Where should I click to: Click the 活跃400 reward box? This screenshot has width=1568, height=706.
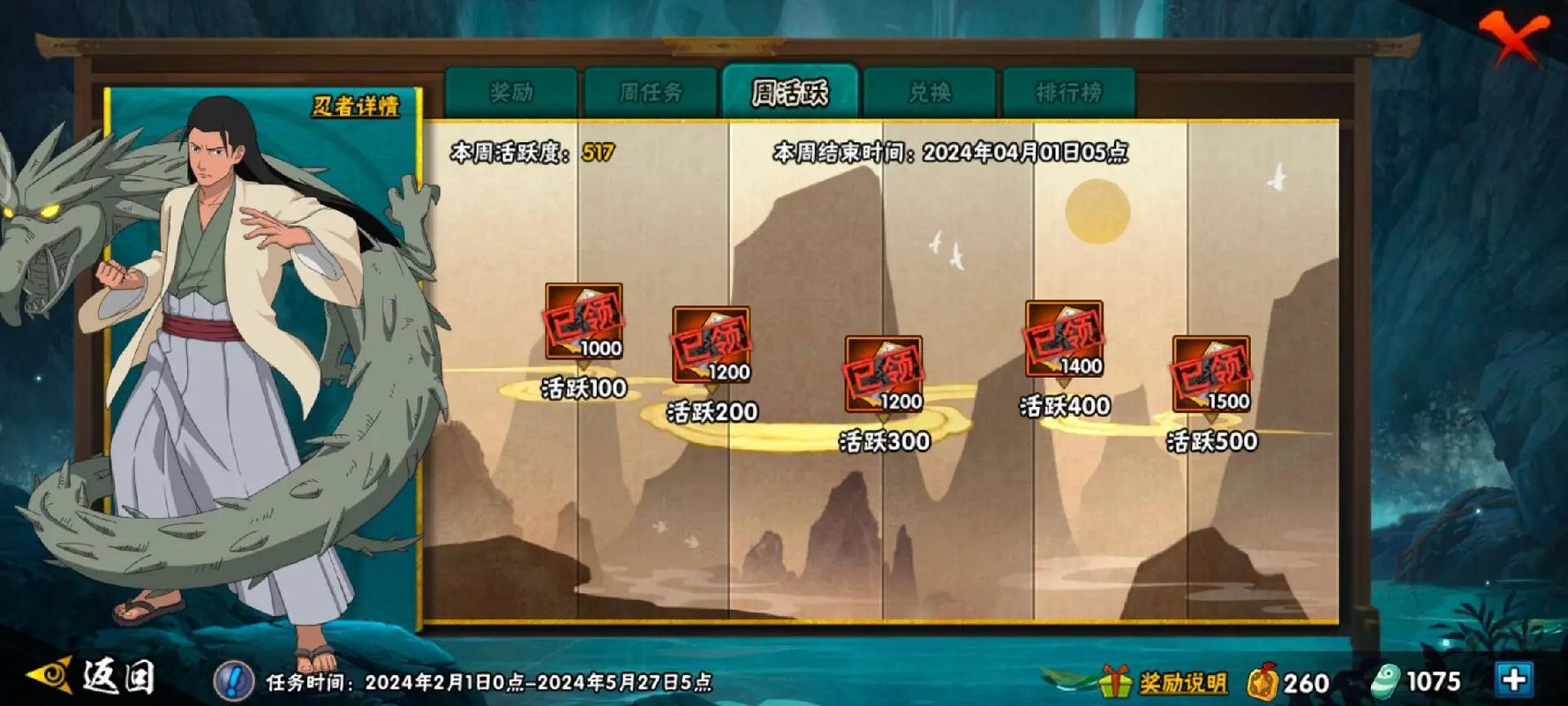[x=1064, y=339]
